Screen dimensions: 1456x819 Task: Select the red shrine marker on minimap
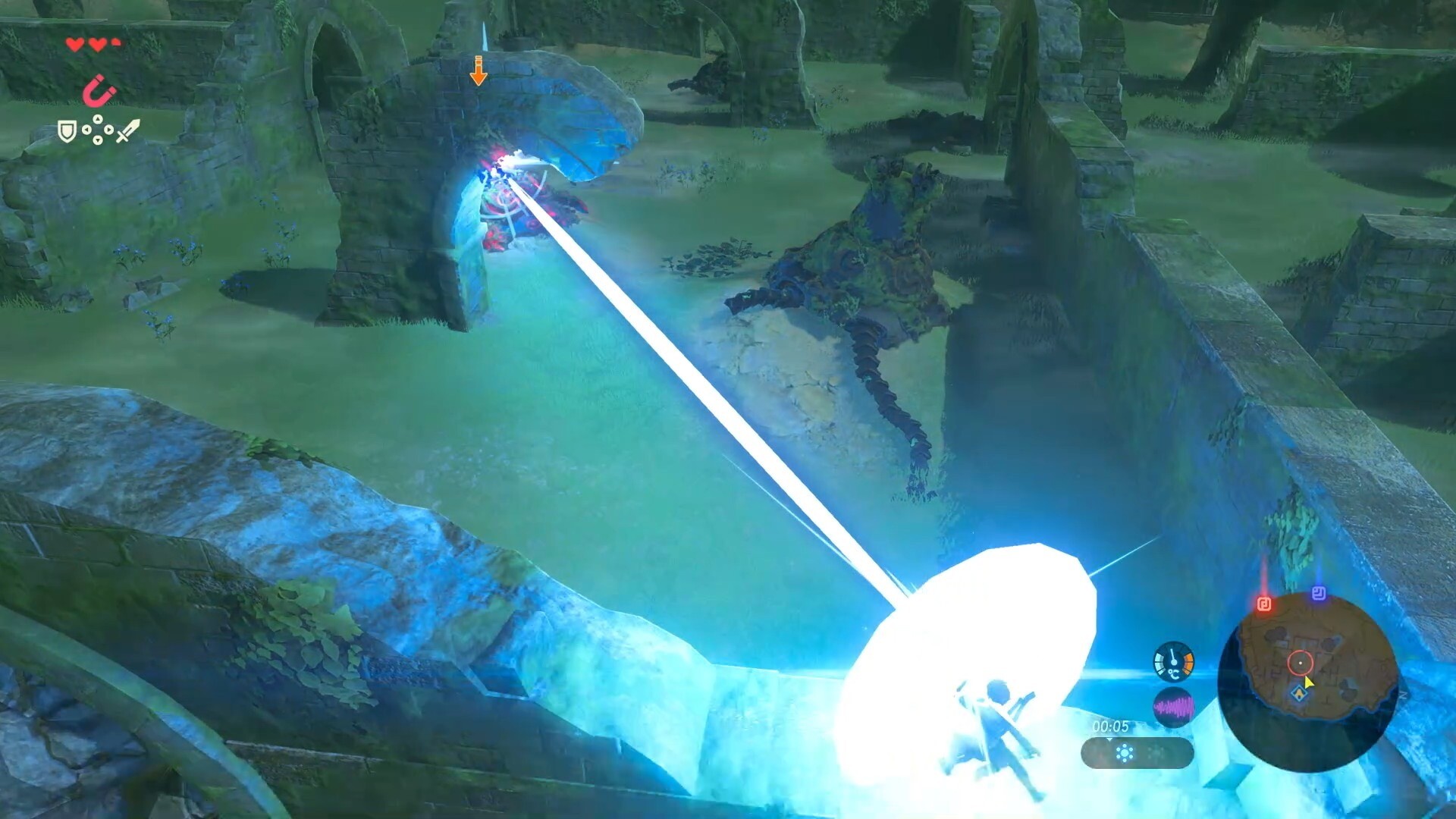click(x=1264, y=604)
